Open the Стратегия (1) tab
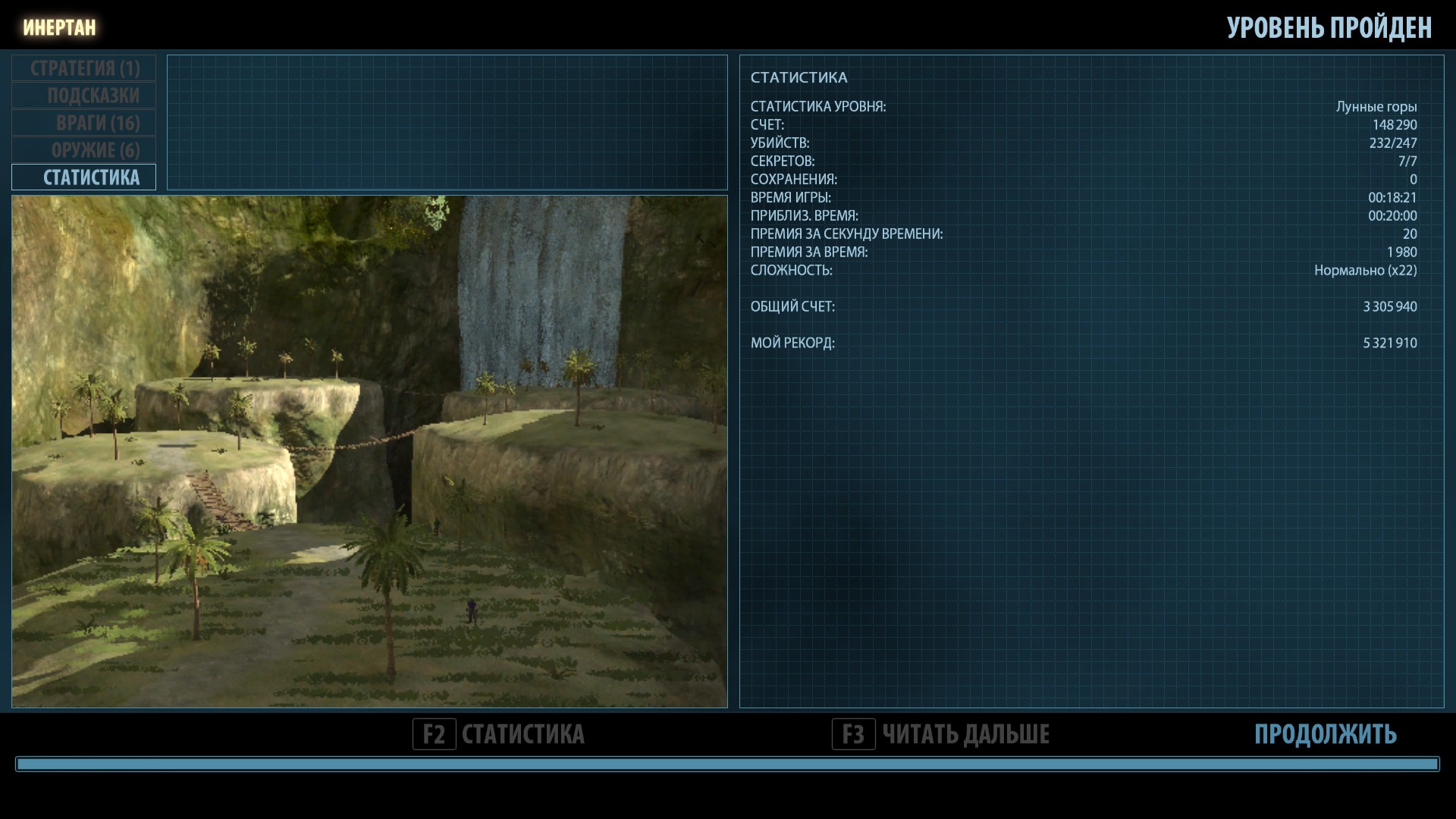This screenshot has width=1456, height=819. point(84,68)
